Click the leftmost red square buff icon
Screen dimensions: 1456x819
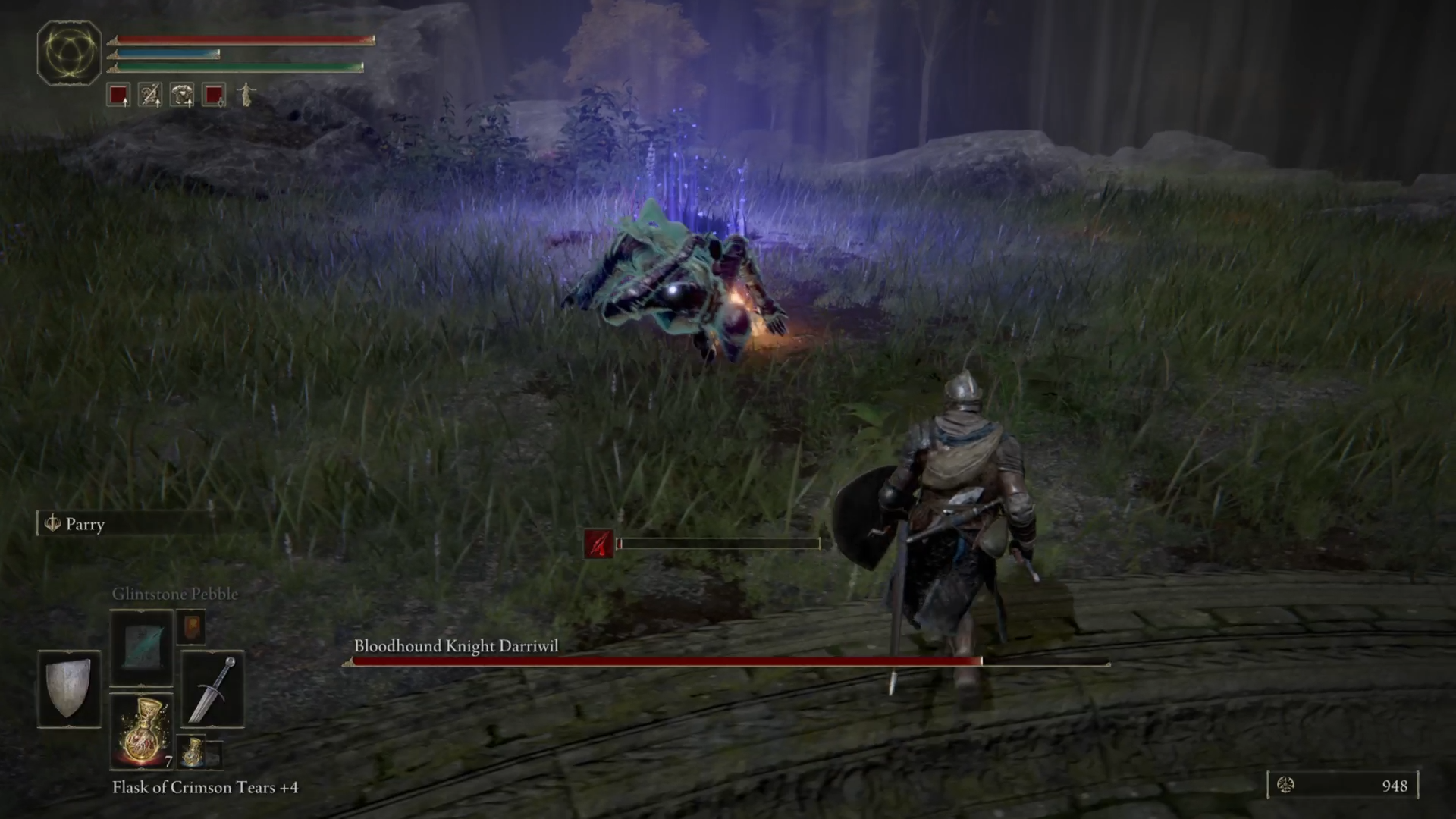tap(119, 94)
